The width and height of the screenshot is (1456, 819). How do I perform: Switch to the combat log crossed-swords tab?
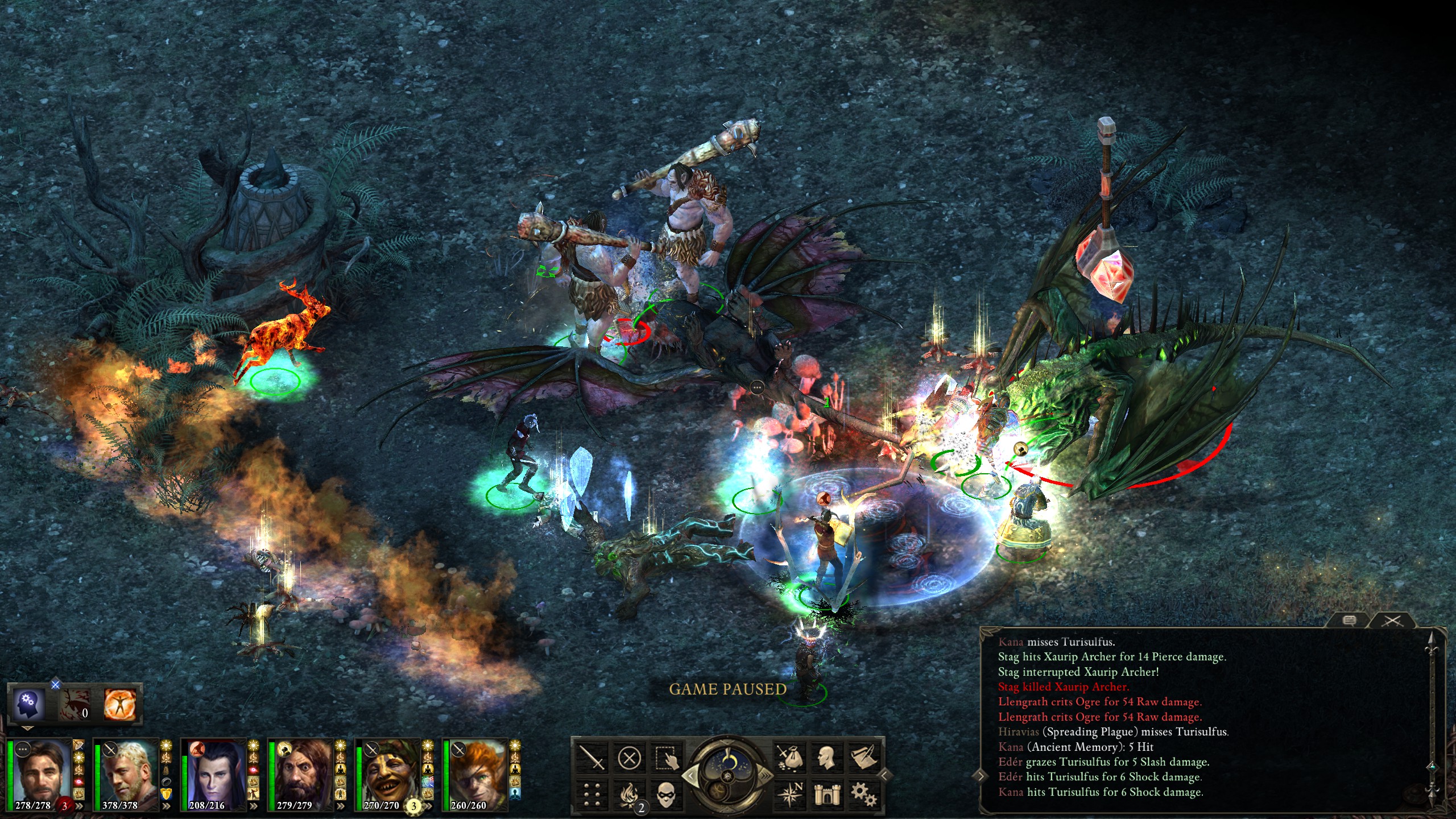1392,621
